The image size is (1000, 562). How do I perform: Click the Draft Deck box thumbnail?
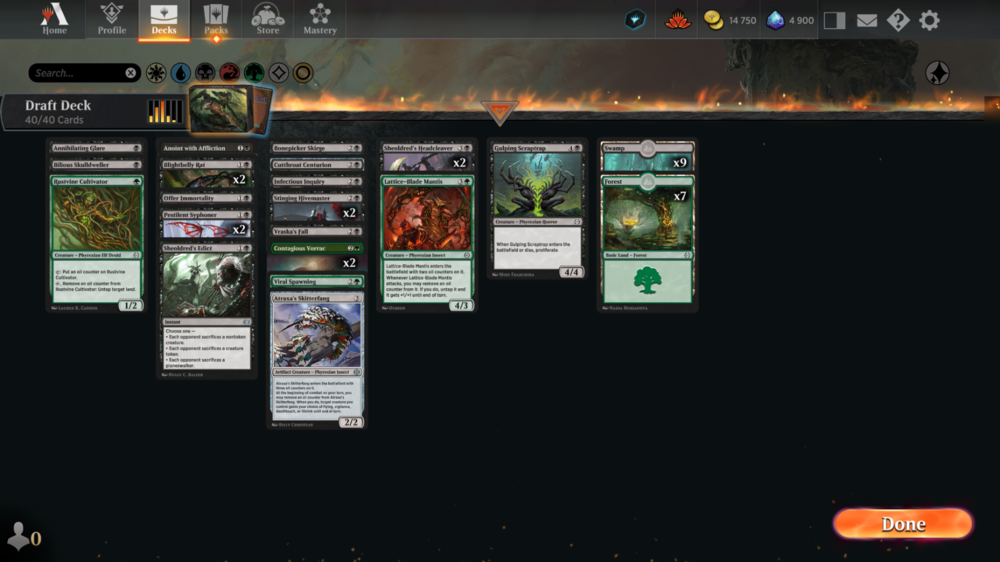[230, 109]
